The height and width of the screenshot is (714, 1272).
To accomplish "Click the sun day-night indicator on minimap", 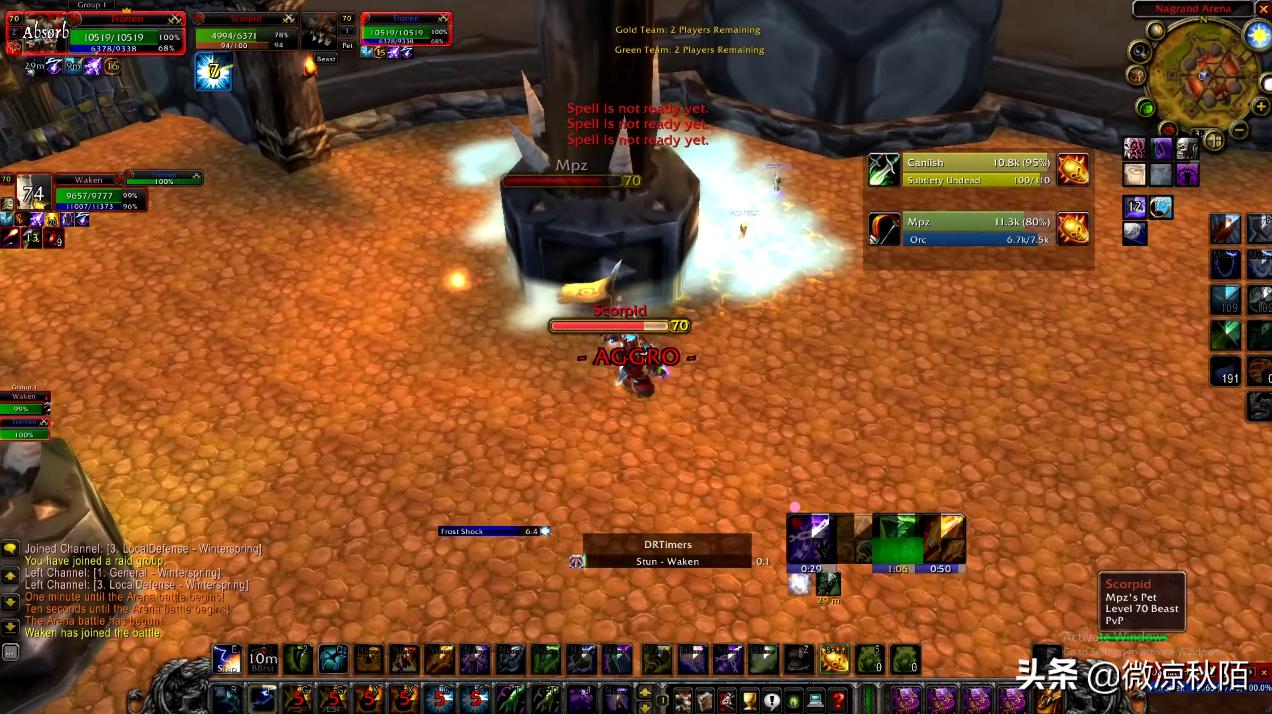I will point(1257,35).
